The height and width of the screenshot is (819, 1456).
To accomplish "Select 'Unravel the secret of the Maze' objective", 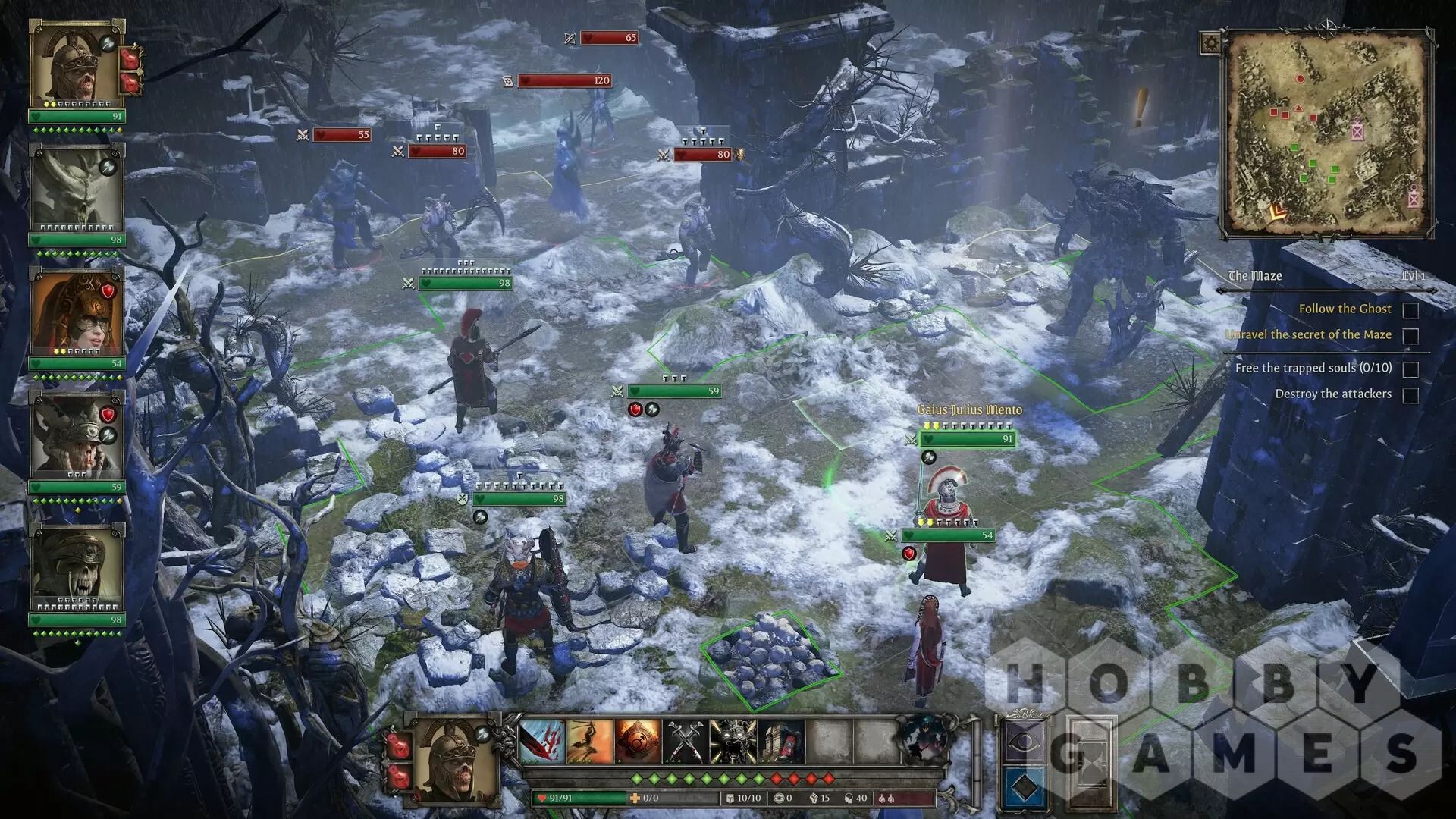I will [1308, 334].
